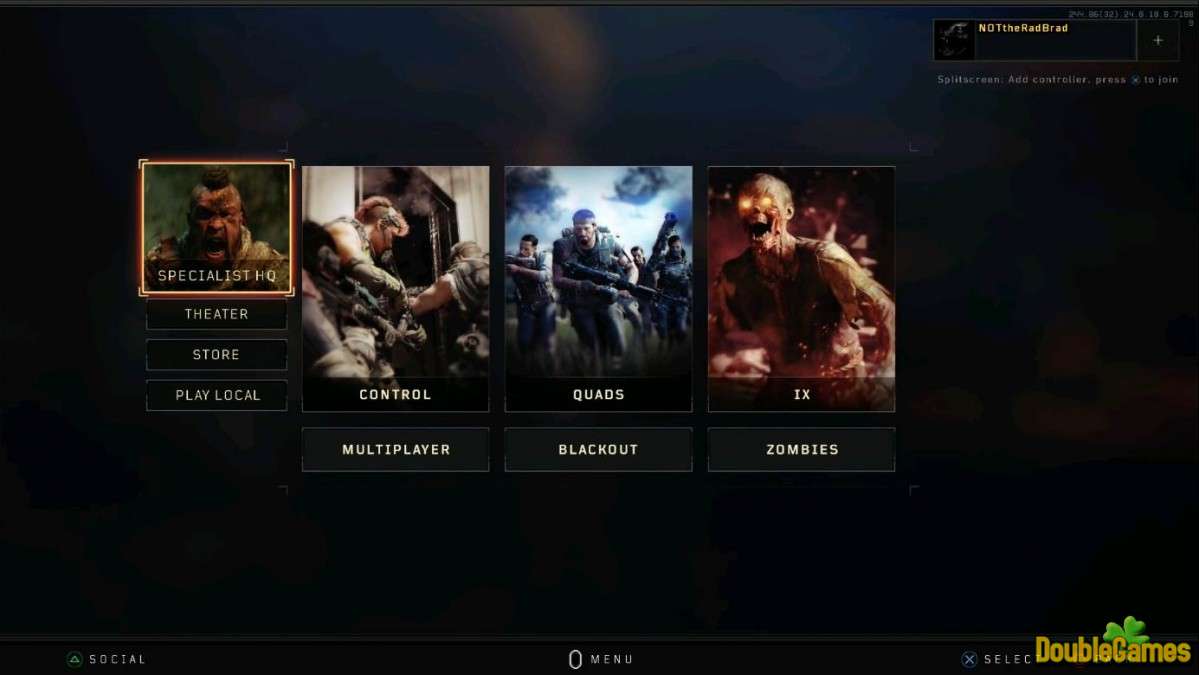Open the Specialist HQ tile
Image resolution: width=1199 pixels, height=675 pixels.
pos(217,228)
